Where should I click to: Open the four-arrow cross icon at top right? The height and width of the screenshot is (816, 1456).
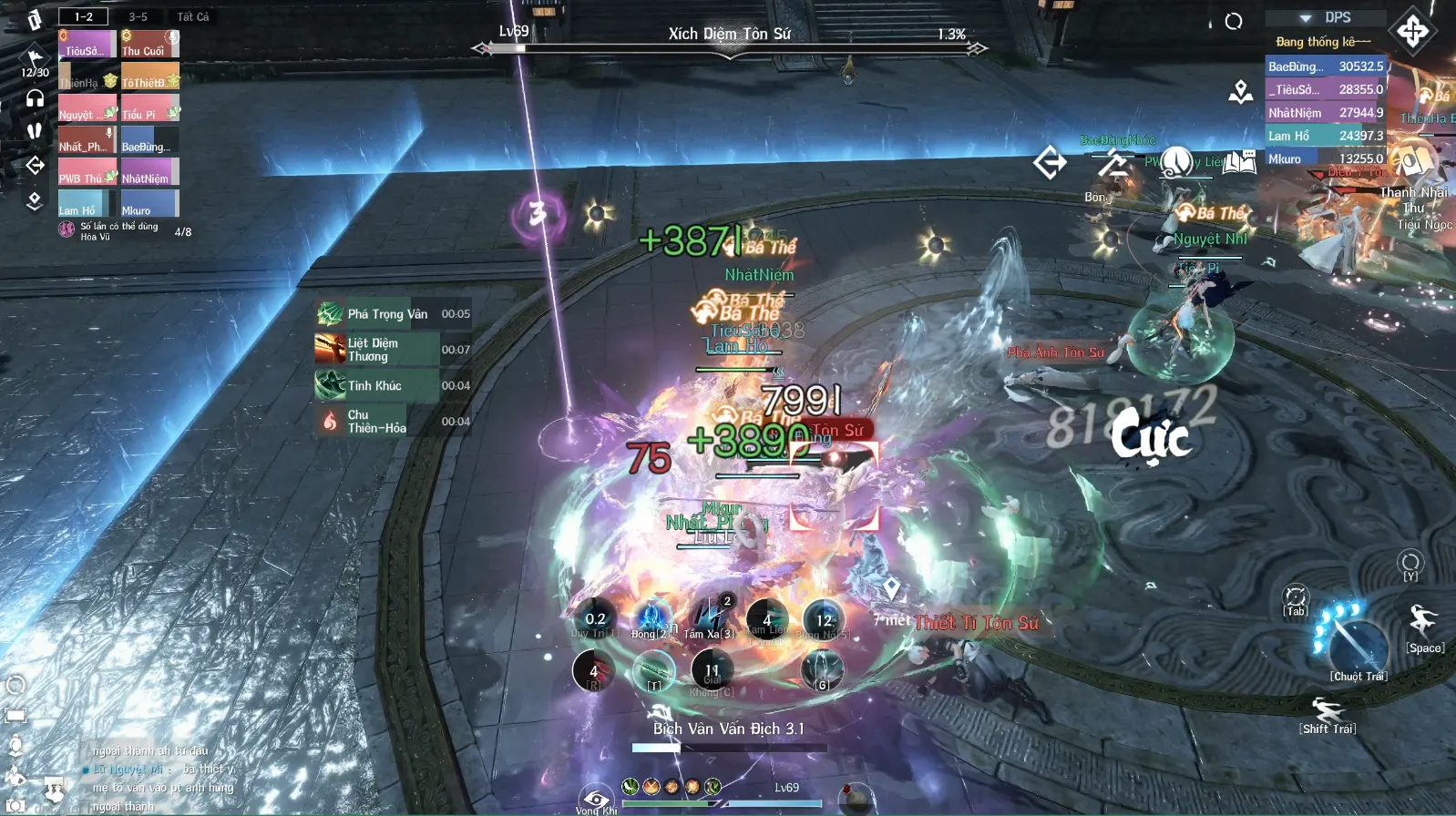[x=1413, y=31]
